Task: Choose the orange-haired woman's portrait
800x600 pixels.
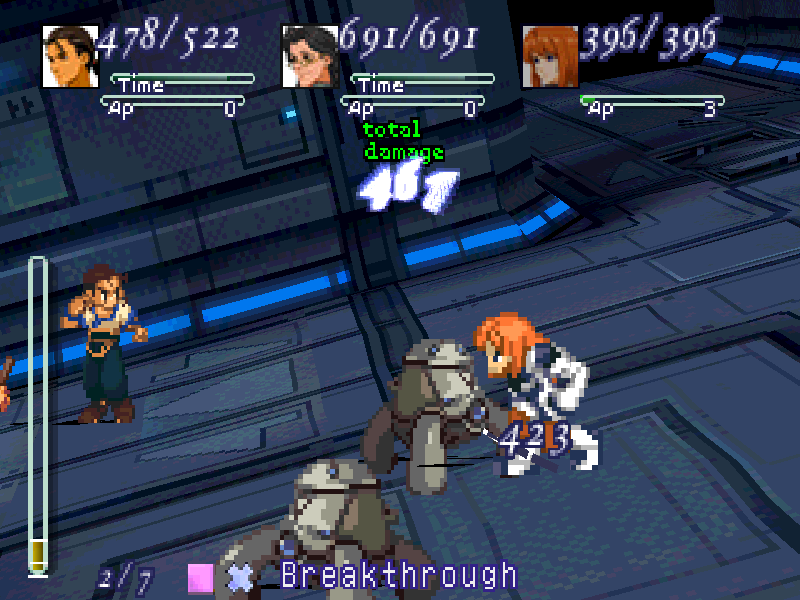Action: point(550,56)
